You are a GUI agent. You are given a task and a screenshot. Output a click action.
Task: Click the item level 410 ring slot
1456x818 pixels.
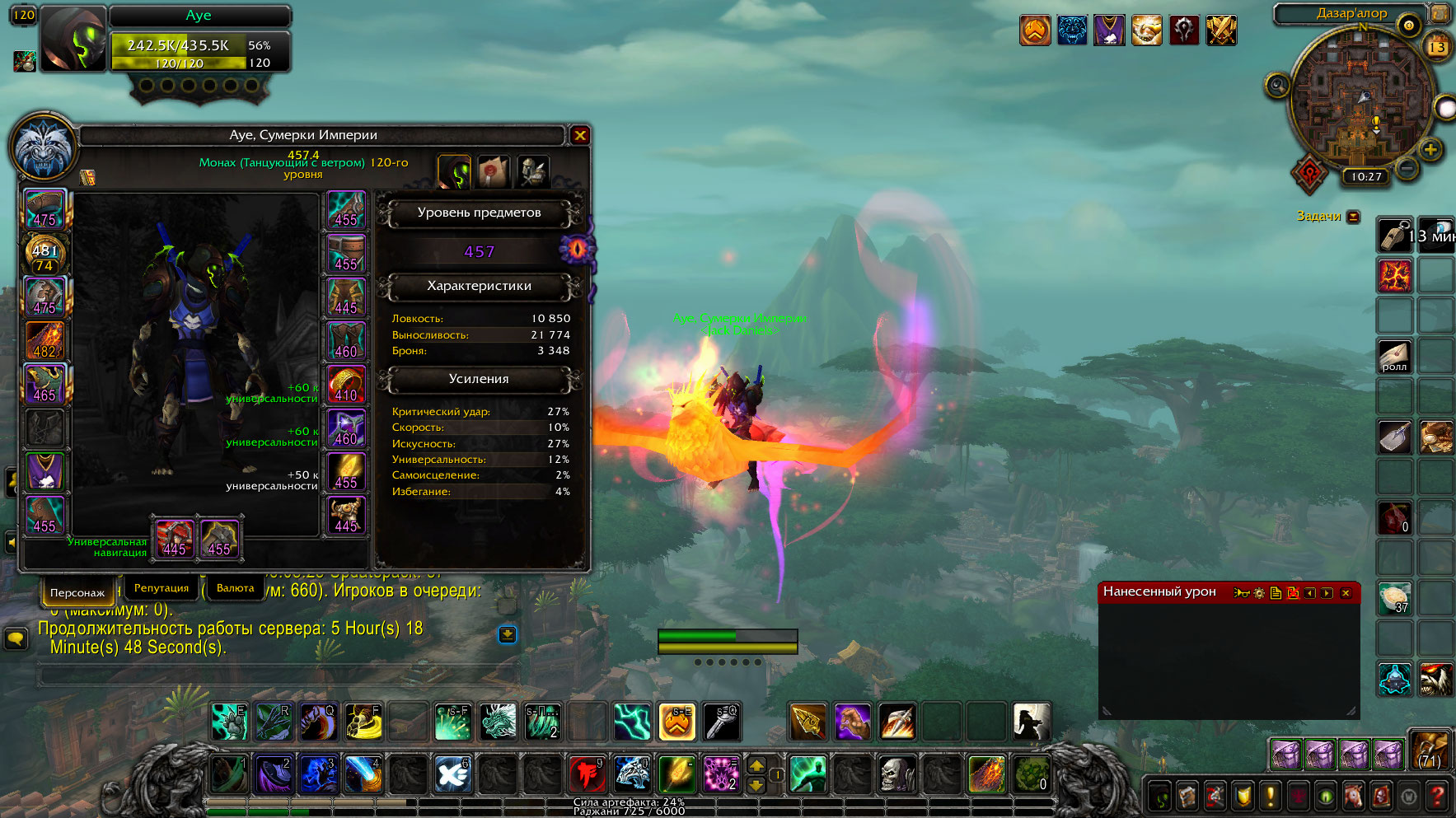pyautogui.click(x=347, y=384)
